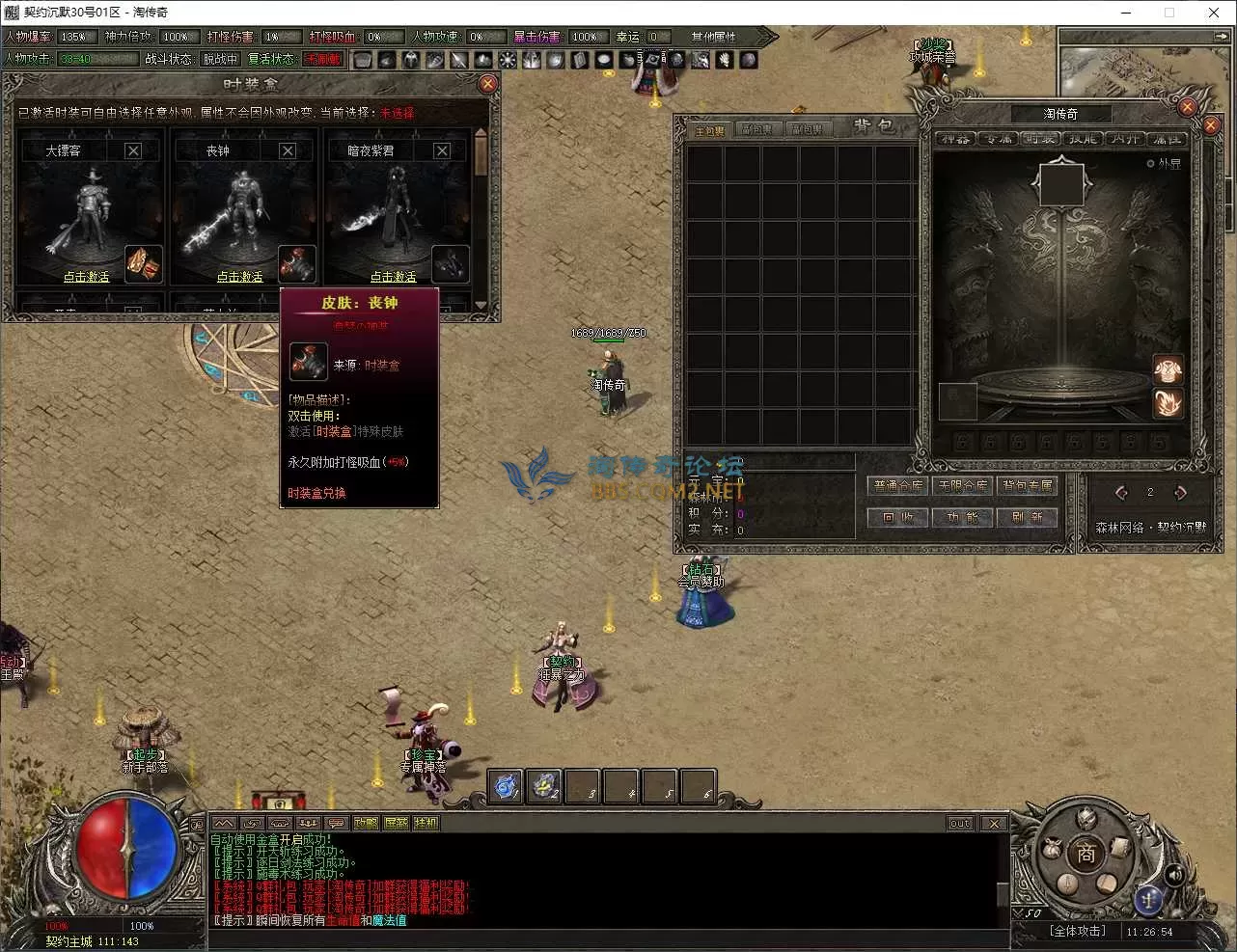Minimize the game window
Image resolution: width=1237 pixels, height=952 pixels.
coord(1126,13)
